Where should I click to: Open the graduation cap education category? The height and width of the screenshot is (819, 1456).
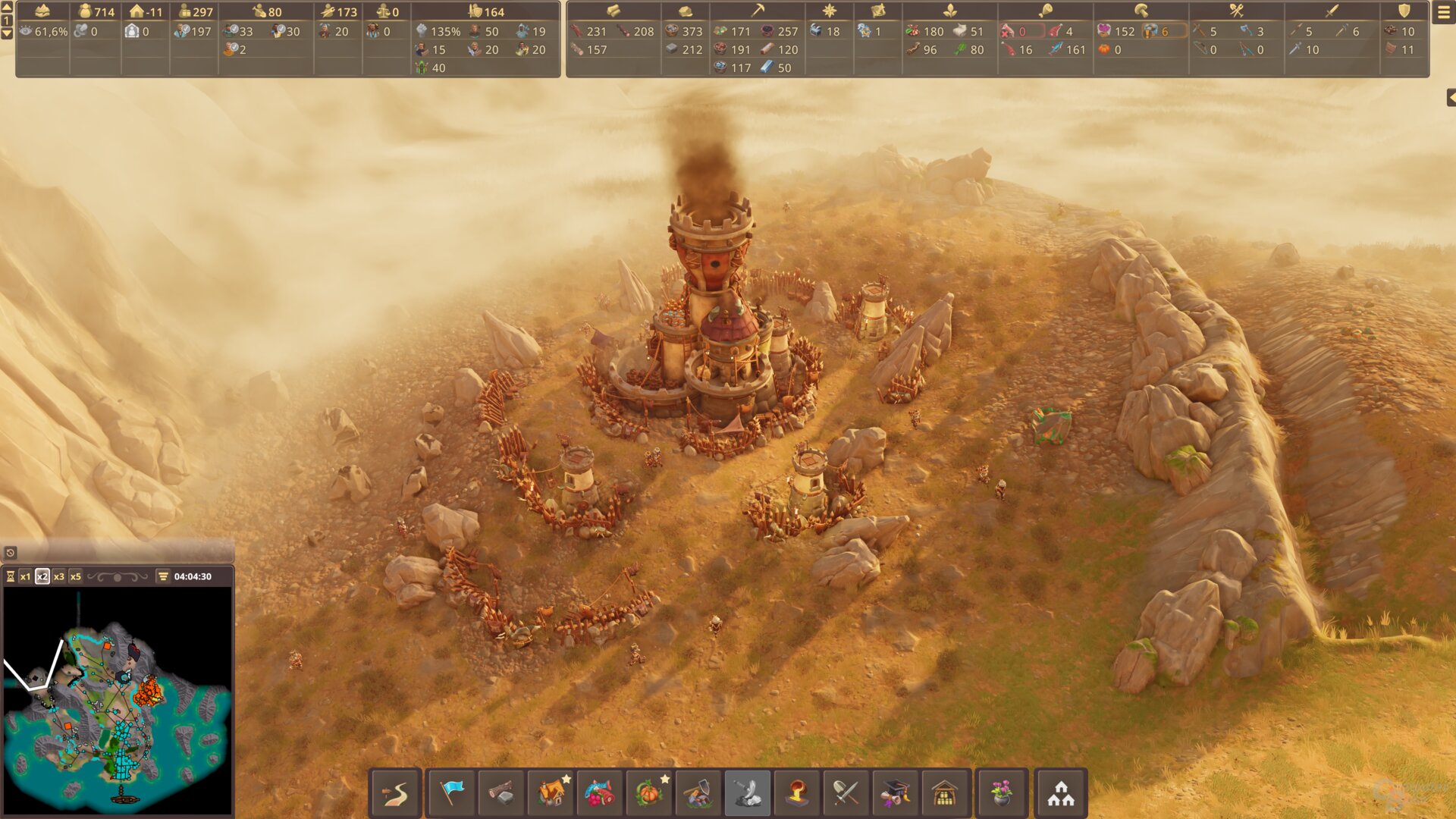point(895,793)
